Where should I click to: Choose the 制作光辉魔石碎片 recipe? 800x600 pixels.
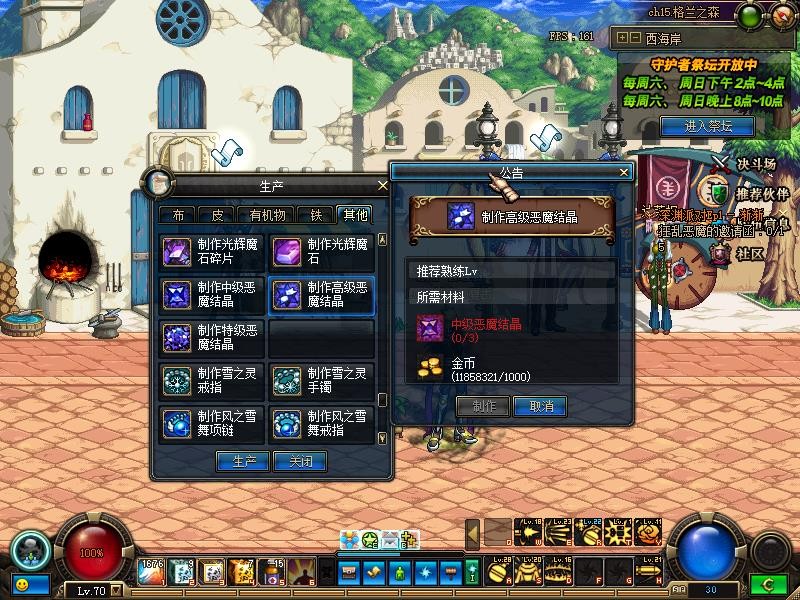click(212, 251)
